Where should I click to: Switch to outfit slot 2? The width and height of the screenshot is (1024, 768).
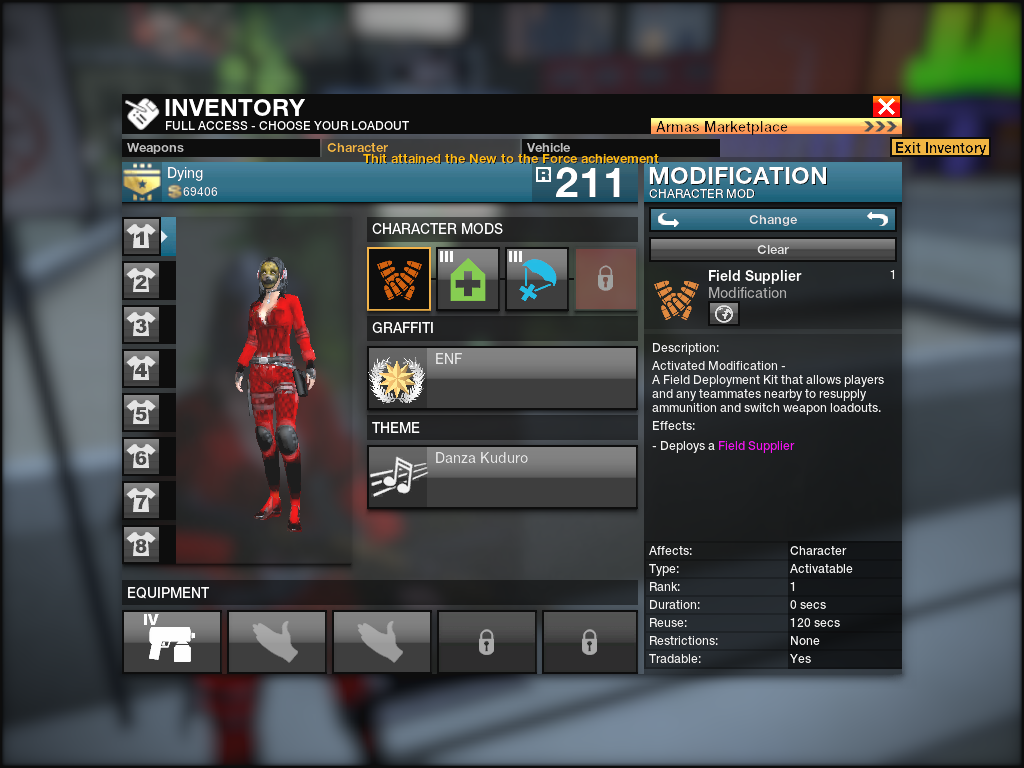point(141,281)
